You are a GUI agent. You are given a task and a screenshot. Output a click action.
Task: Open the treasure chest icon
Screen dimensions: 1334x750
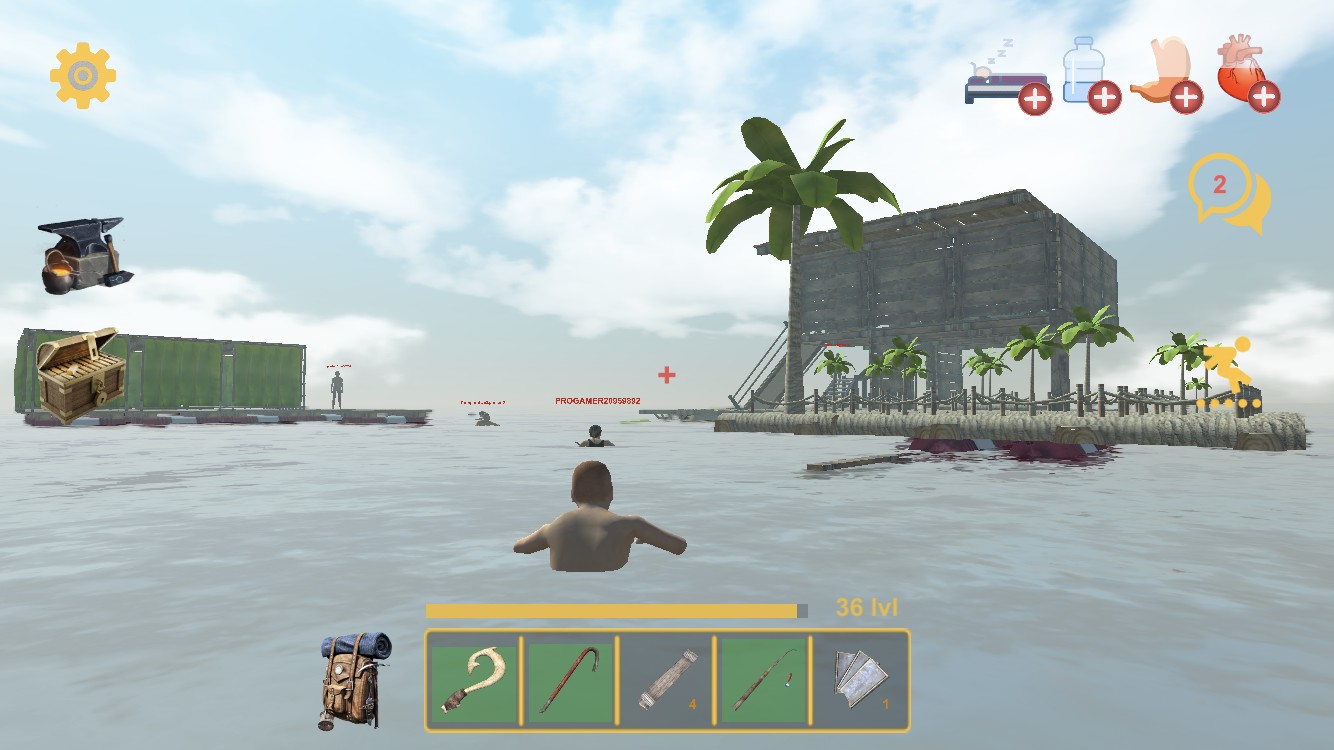point(78,376)
